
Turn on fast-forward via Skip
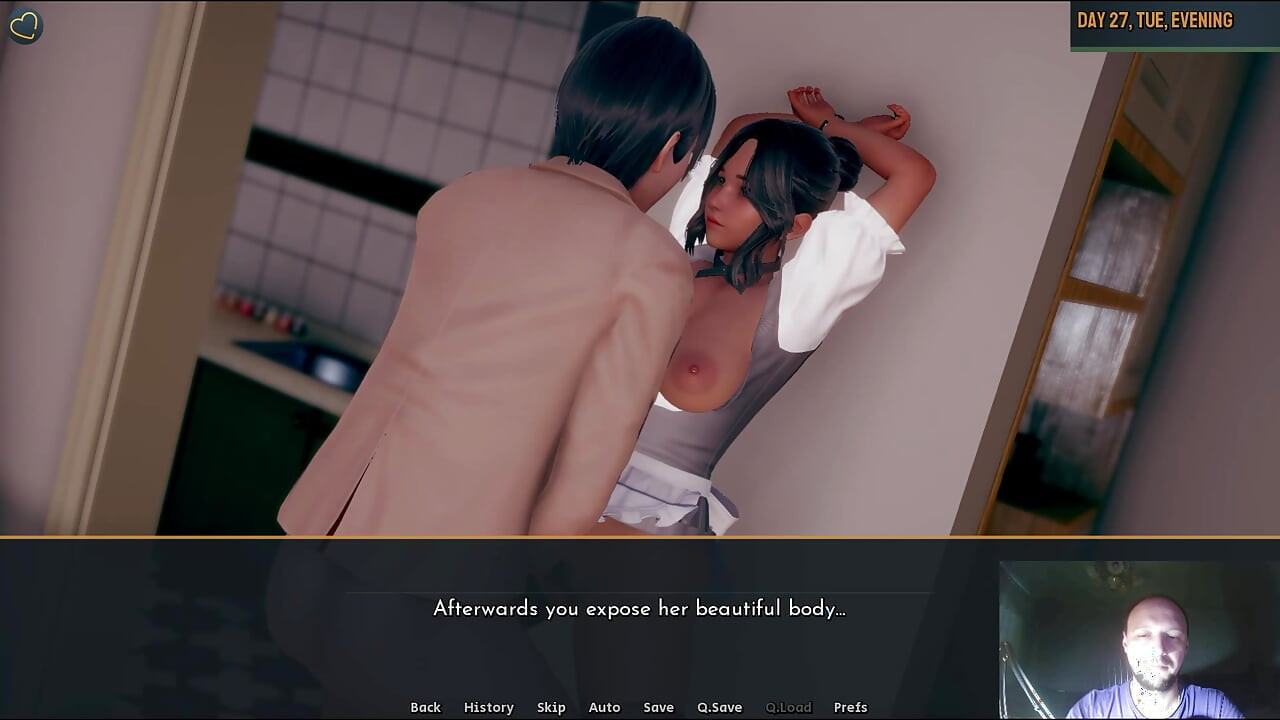tap(551, 707)
